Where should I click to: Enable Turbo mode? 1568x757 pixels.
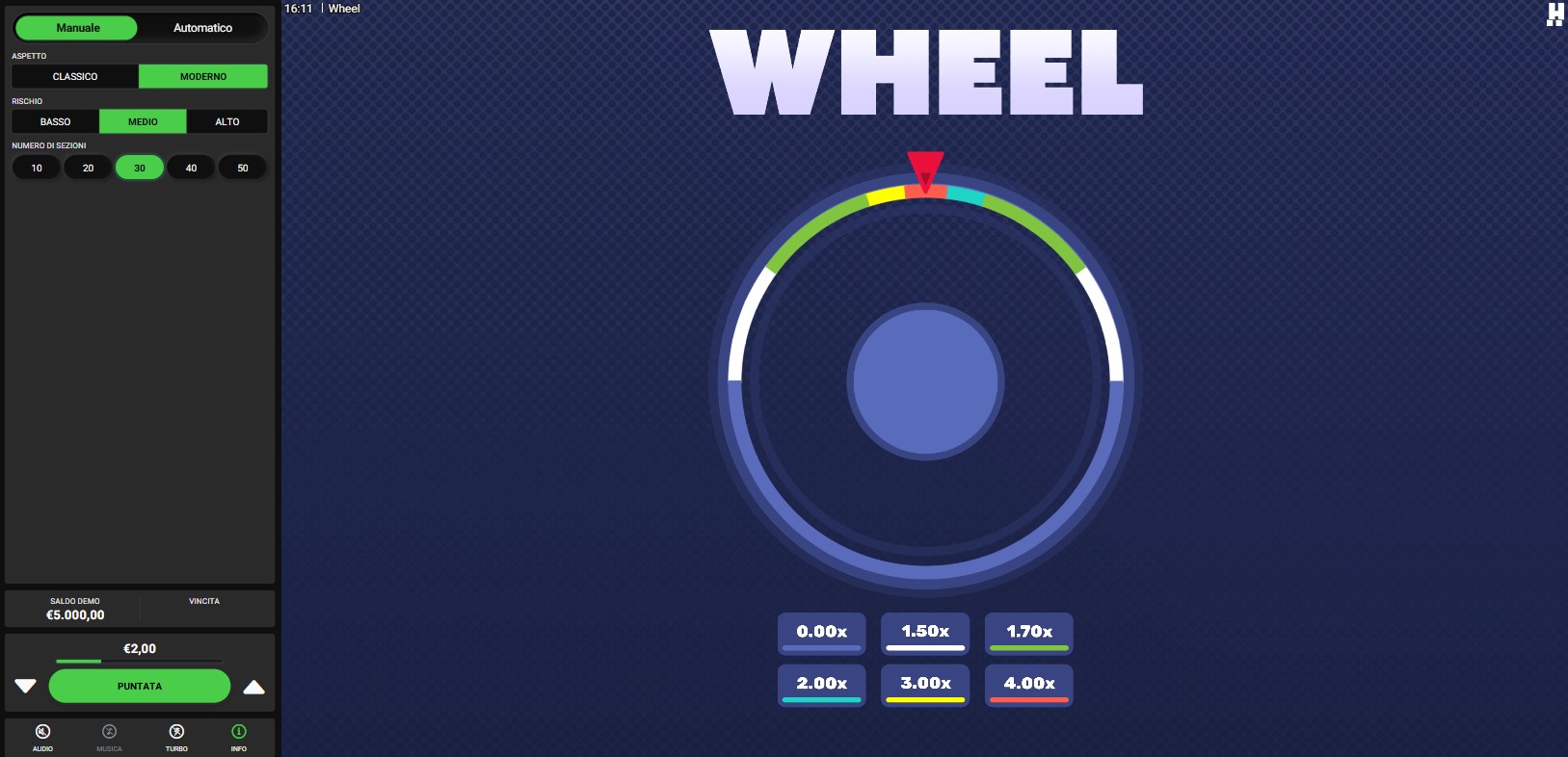(176, 737)
